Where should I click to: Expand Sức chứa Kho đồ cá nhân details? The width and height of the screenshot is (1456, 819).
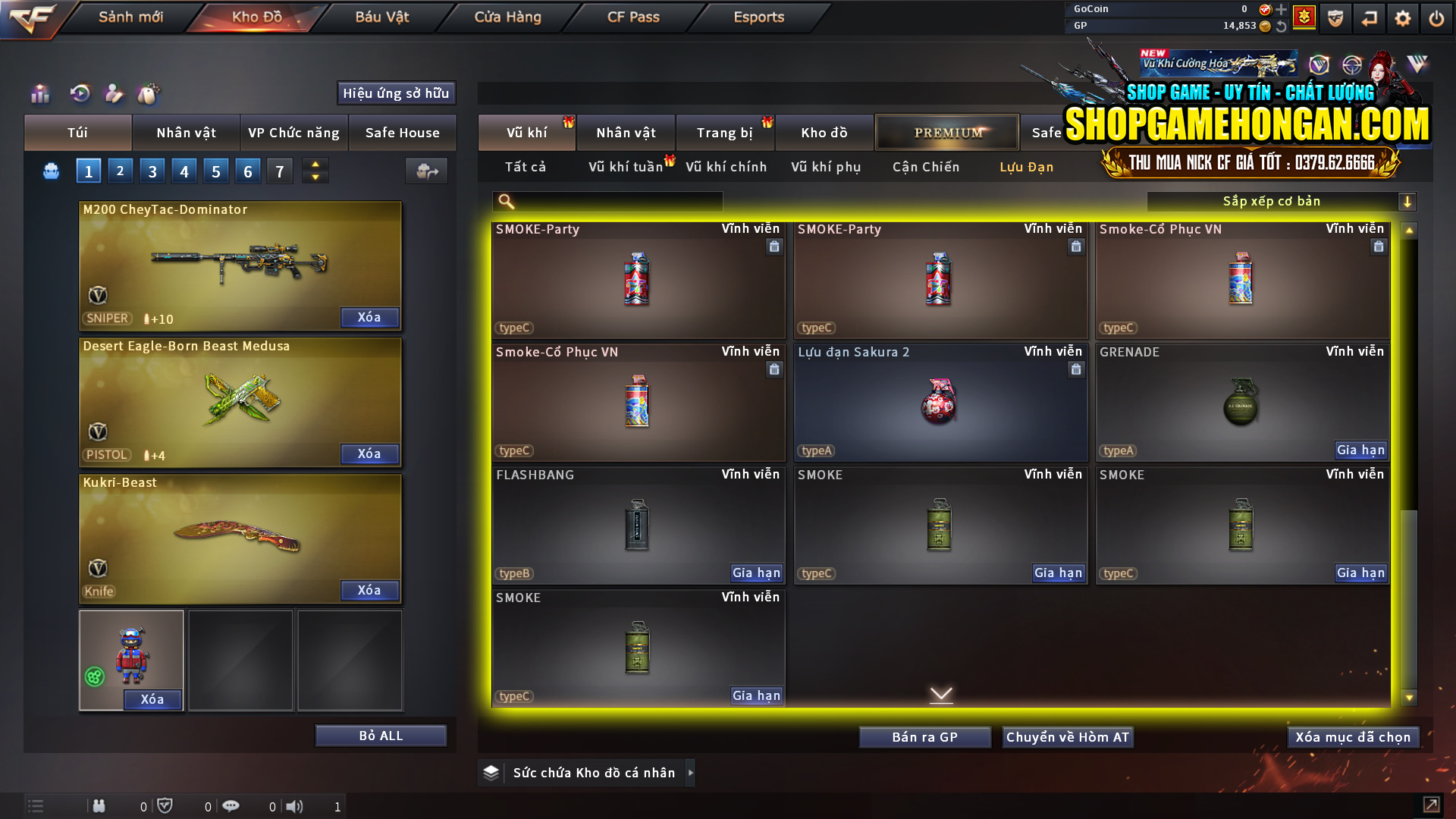691,773
